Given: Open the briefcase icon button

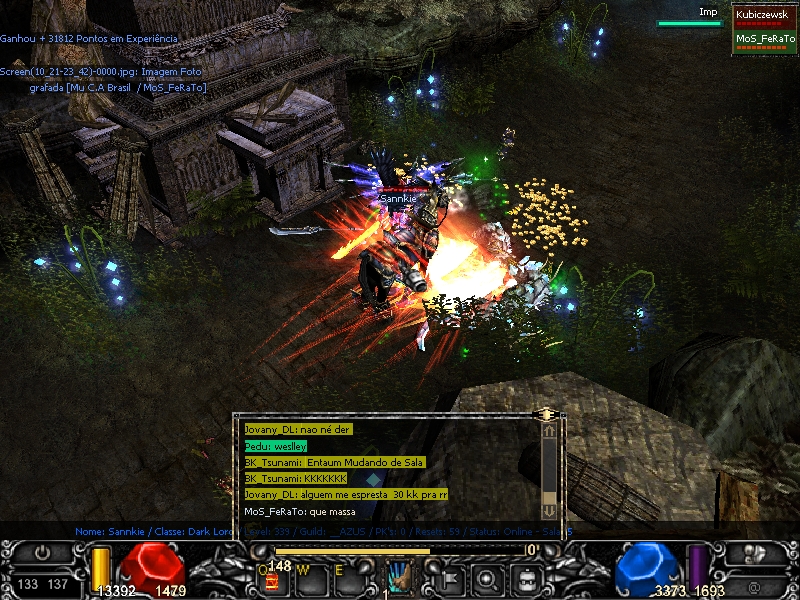Looking at the screenshot, I should tap(523, 577).
